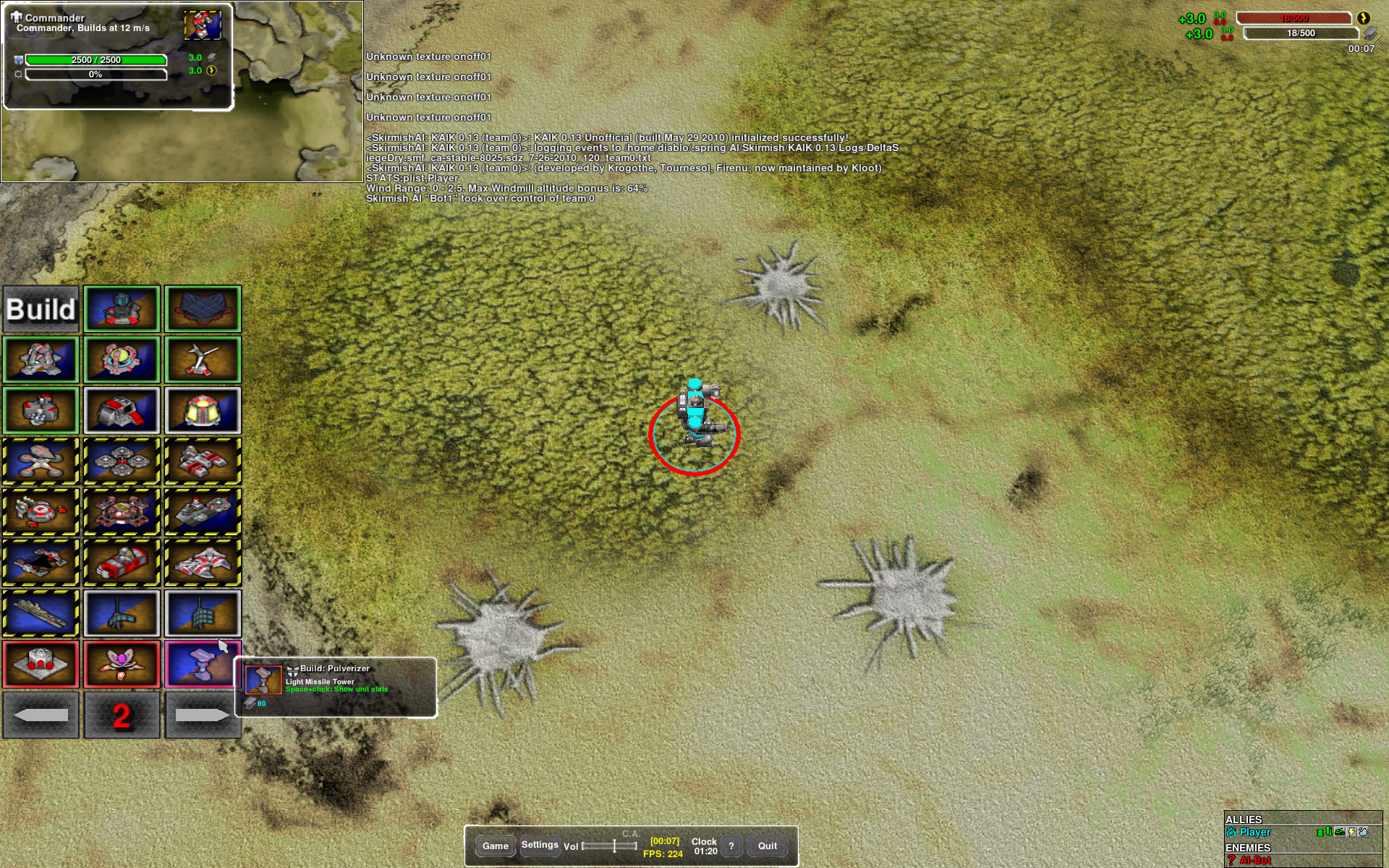Click the Commander portrait in the unit panel
The width and height of the screenshot is (1389, 868).
point(203,26)
